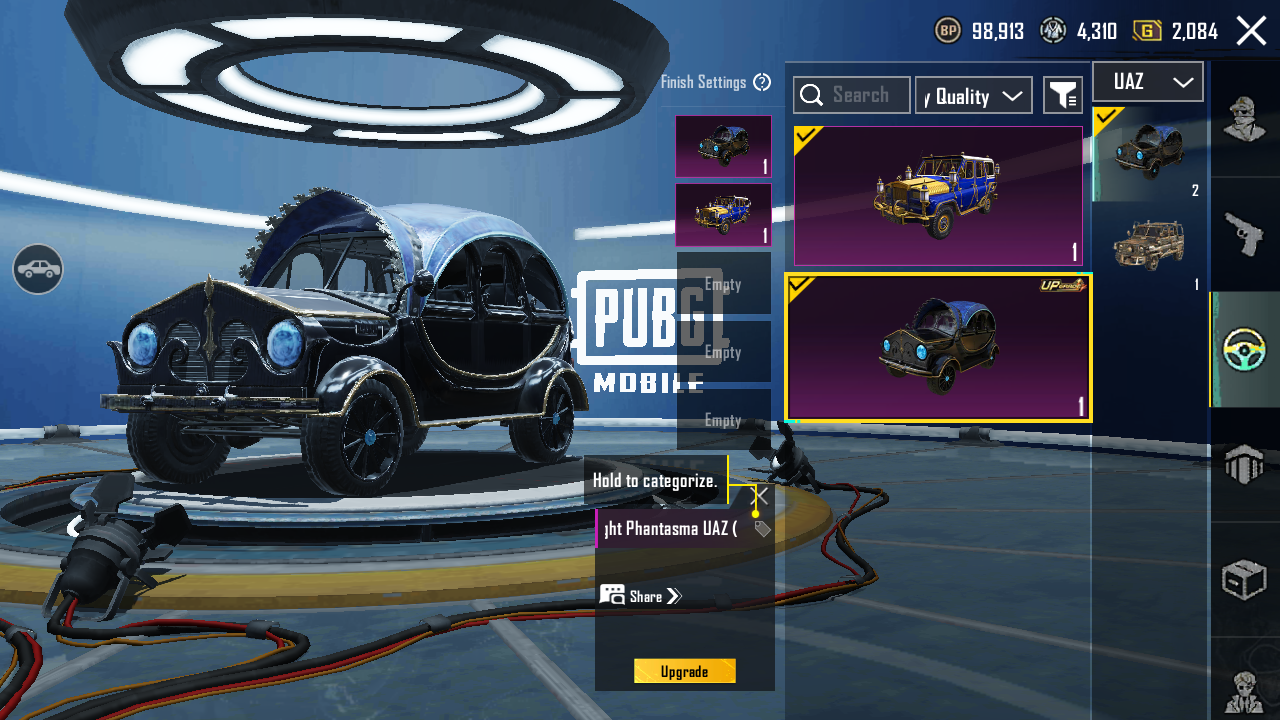The height and width of the screenshot is (720, 1280).
Task: Open the Quality sort dropdown
Action: coord(973,95)
